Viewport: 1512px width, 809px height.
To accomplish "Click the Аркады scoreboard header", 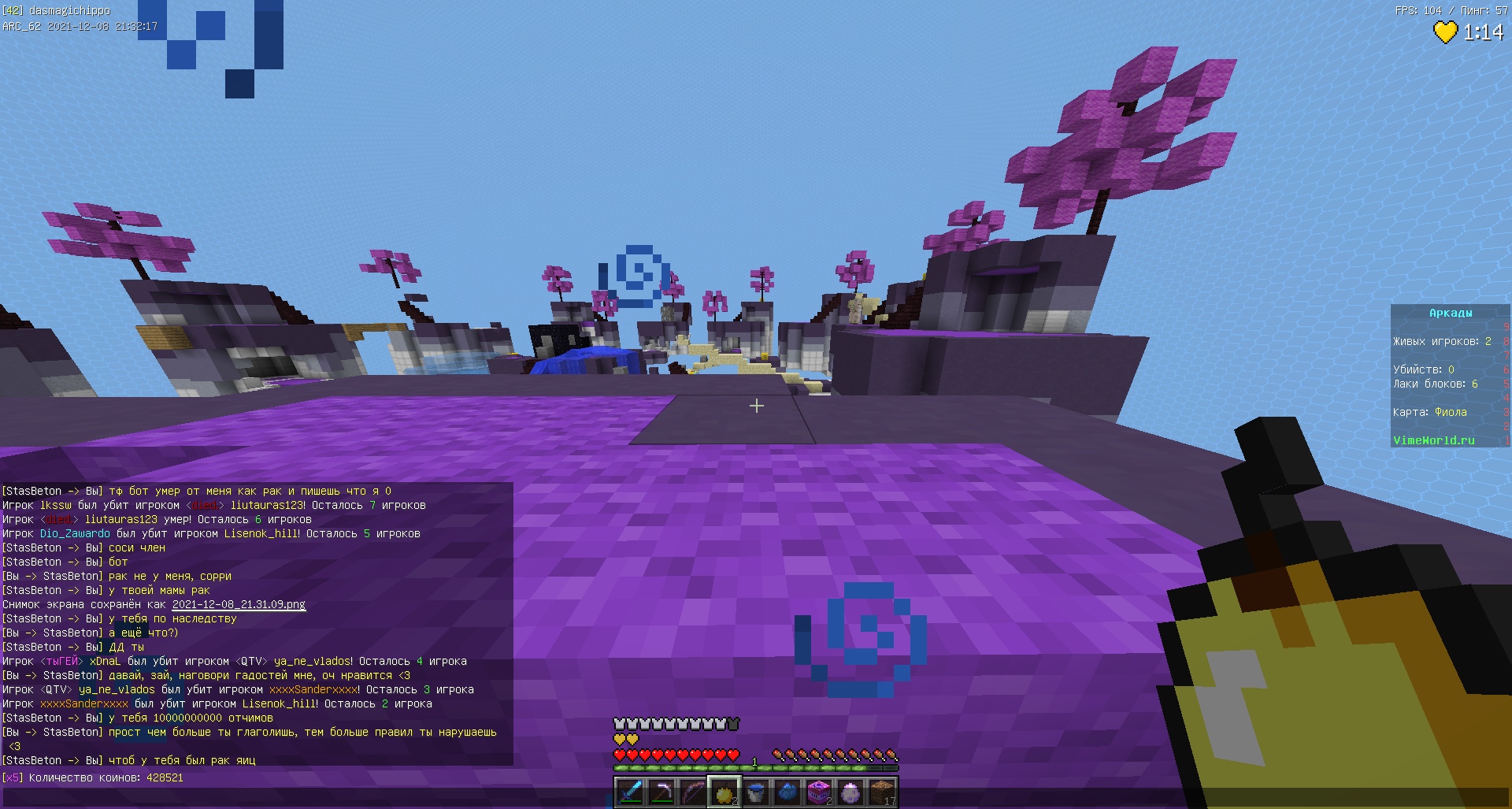I will click(x=1450, y=312).
